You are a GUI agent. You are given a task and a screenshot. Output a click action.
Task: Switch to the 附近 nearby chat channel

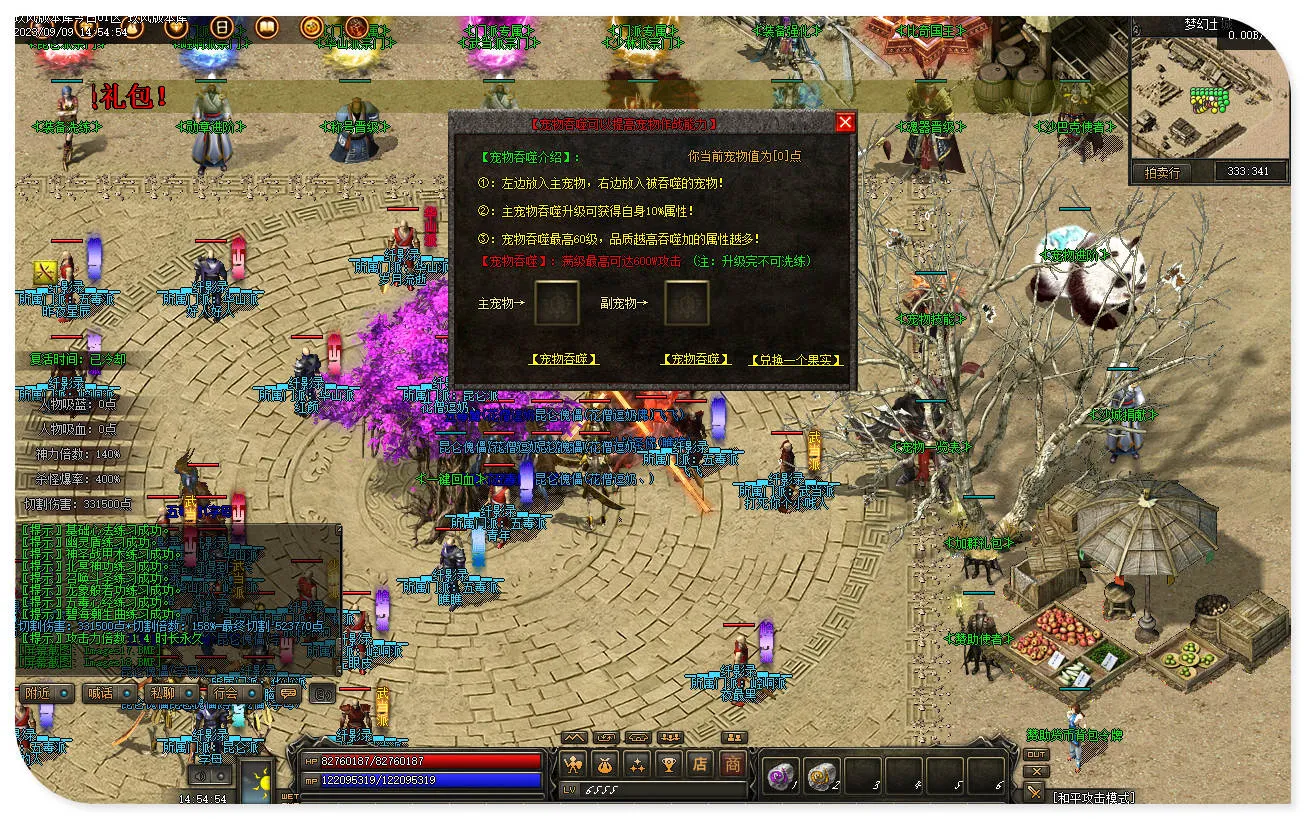pyautogui.click(x=46, y=693)
